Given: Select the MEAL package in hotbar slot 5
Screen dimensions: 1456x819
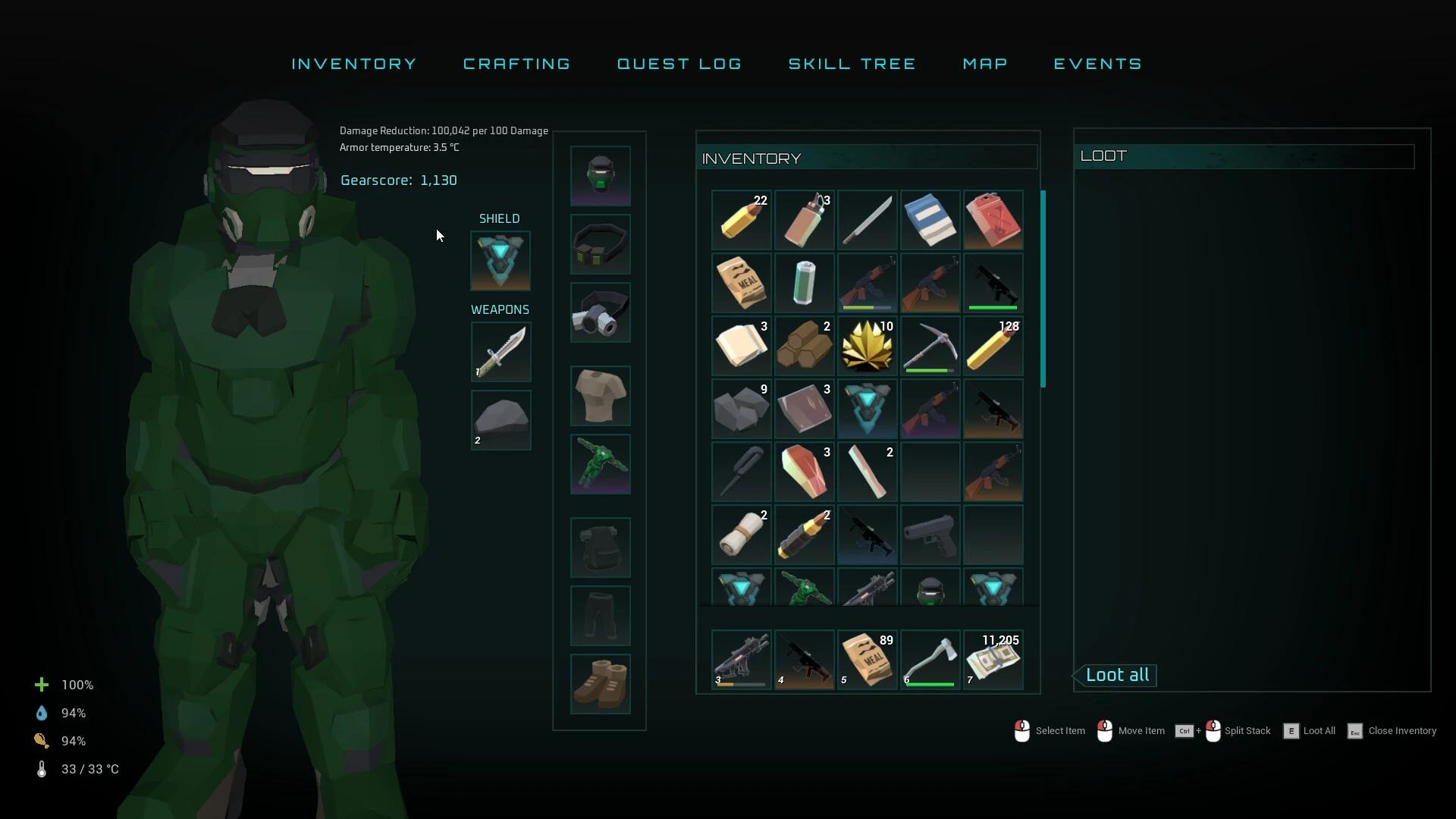Looking at the screenshot, I should pos(867,659).
